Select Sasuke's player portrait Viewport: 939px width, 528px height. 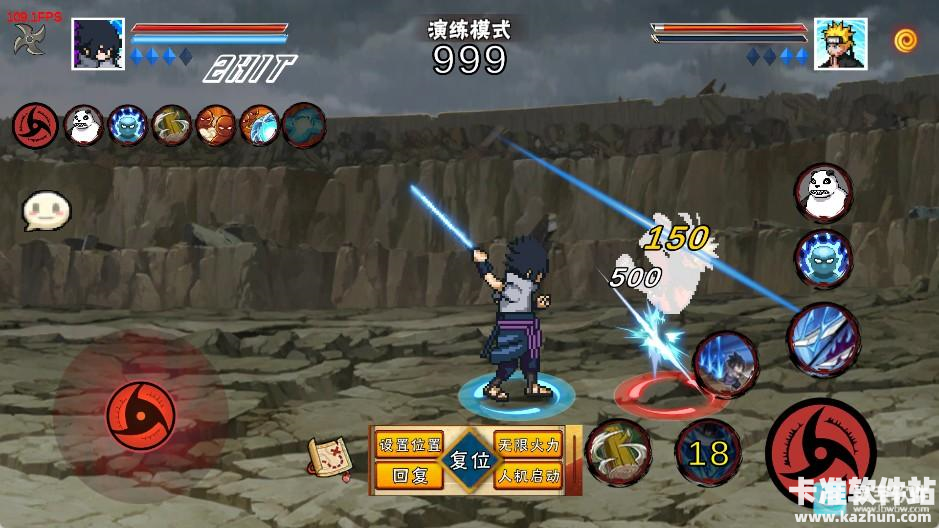(98, 43)
